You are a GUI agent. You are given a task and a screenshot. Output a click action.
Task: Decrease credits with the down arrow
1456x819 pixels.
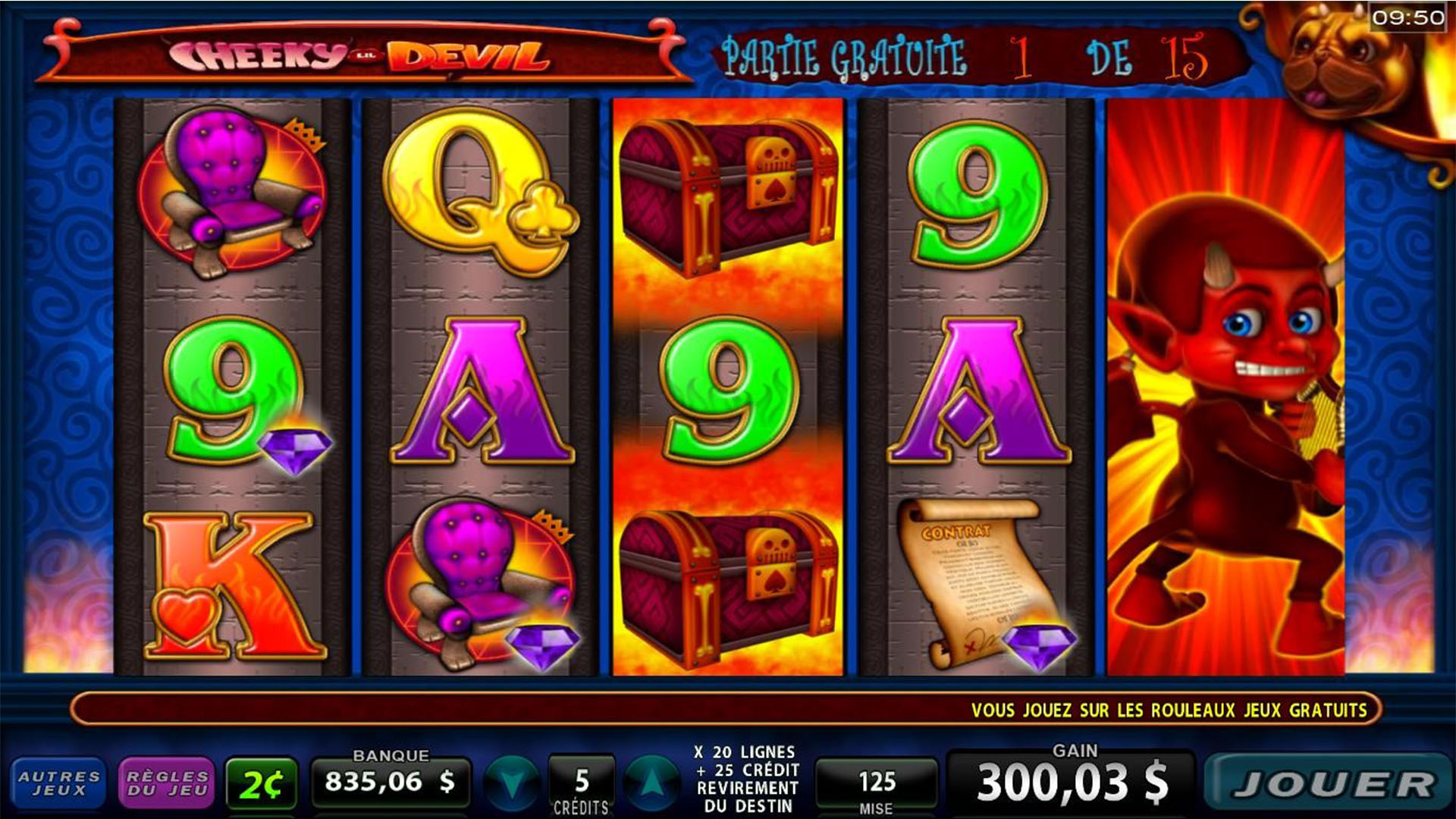512,784
